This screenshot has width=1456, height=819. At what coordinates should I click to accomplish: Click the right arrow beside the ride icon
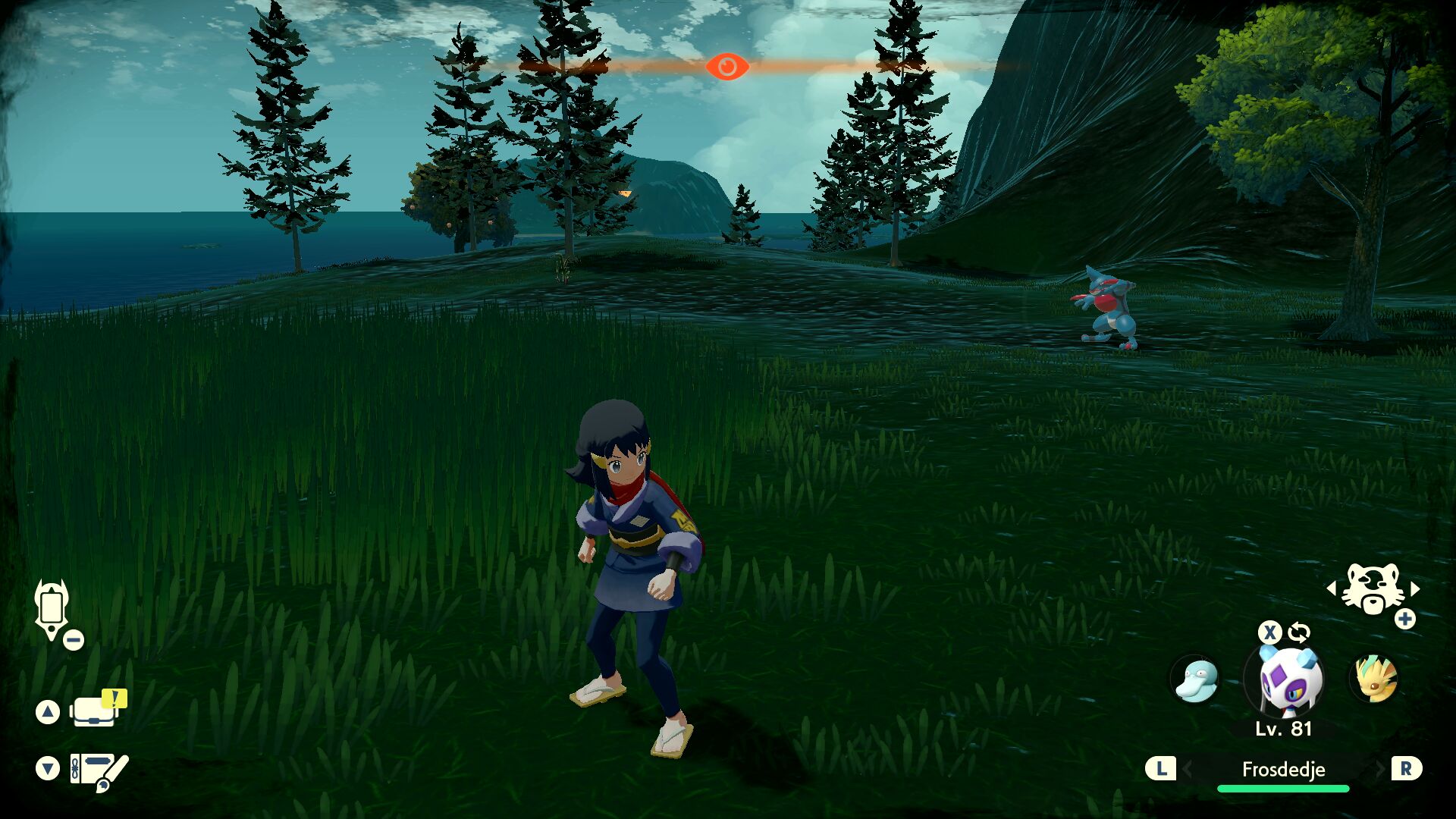coord(1414,588)
